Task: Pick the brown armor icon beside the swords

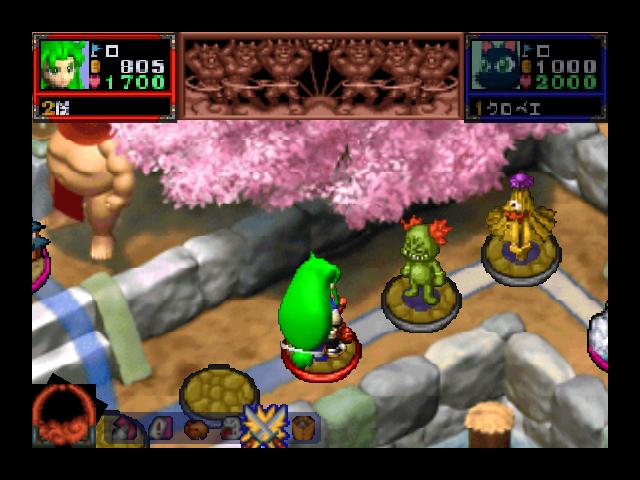Action: coord(303,428)
